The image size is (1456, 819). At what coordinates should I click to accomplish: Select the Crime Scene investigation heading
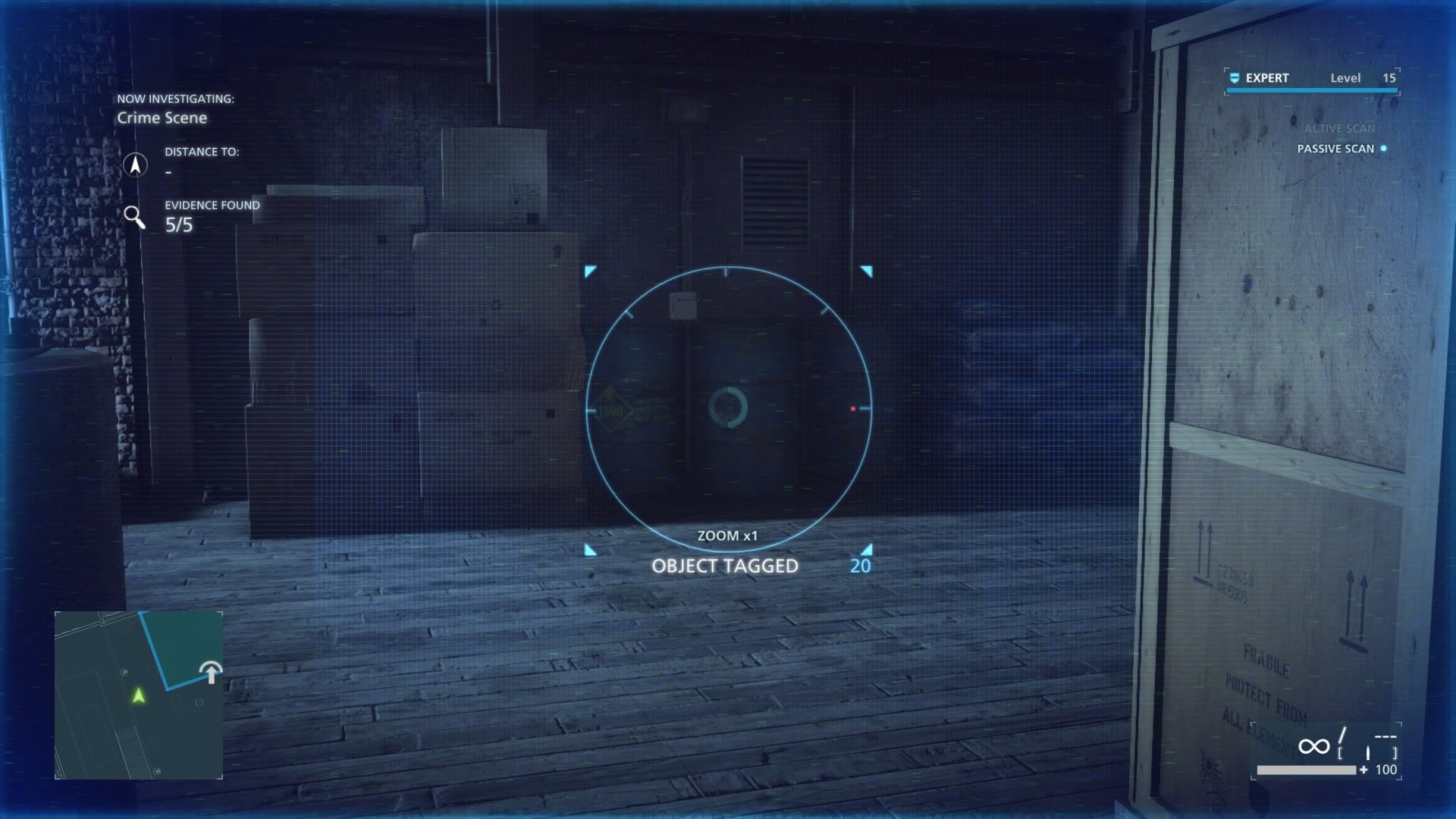[x=163, y=118]
